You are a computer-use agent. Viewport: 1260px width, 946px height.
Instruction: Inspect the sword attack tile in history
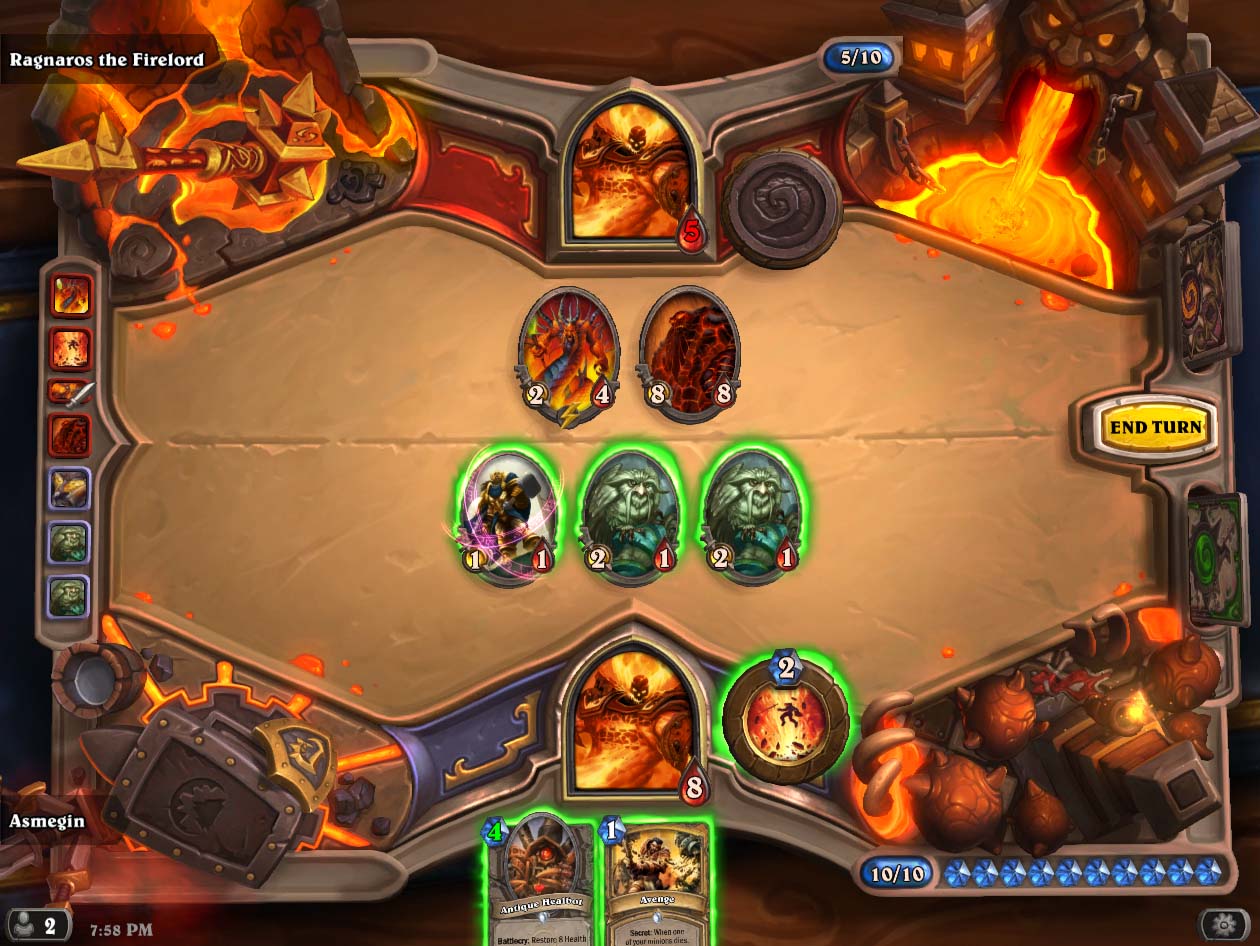(x=71, y=393)
